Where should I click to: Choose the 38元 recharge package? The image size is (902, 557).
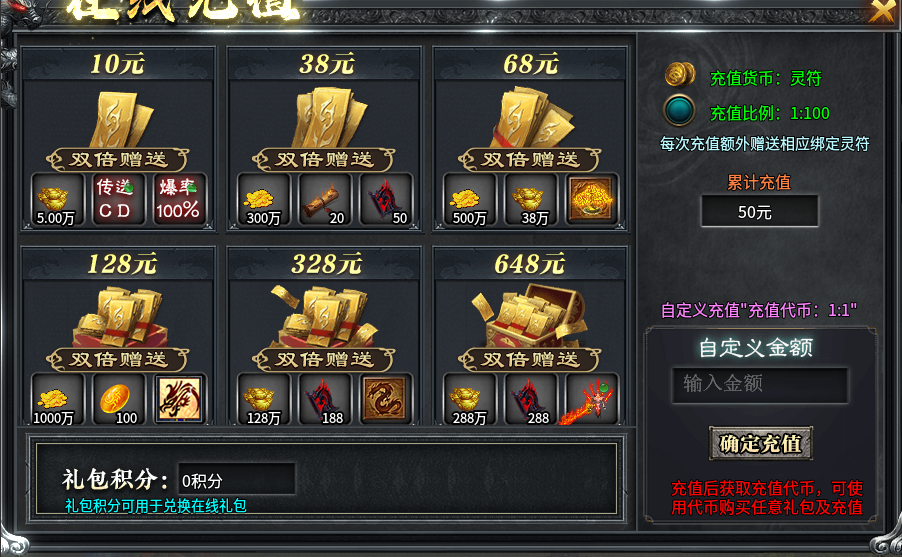(325, 122)
